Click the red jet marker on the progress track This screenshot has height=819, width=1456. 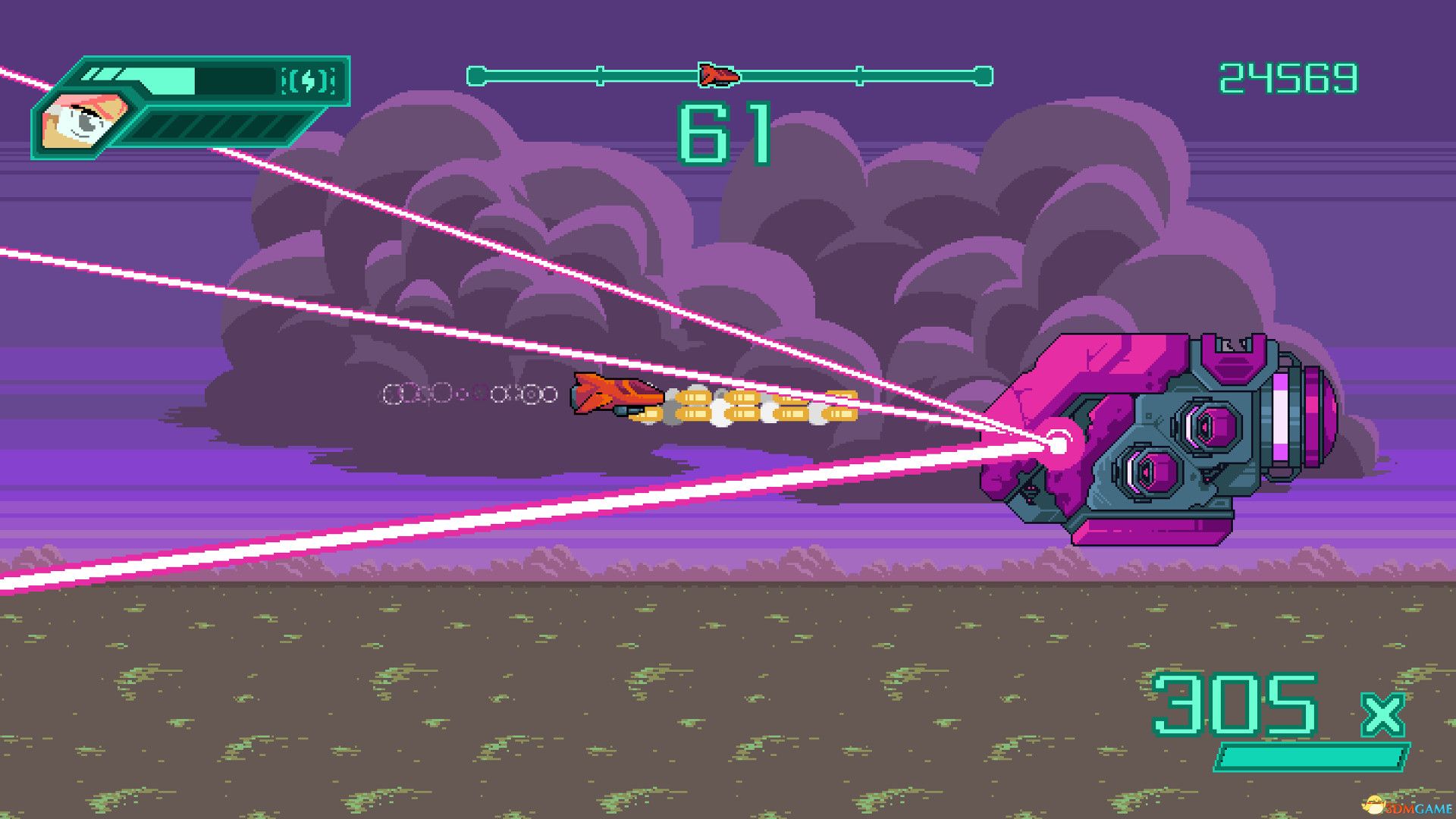[x=719, y=75]
